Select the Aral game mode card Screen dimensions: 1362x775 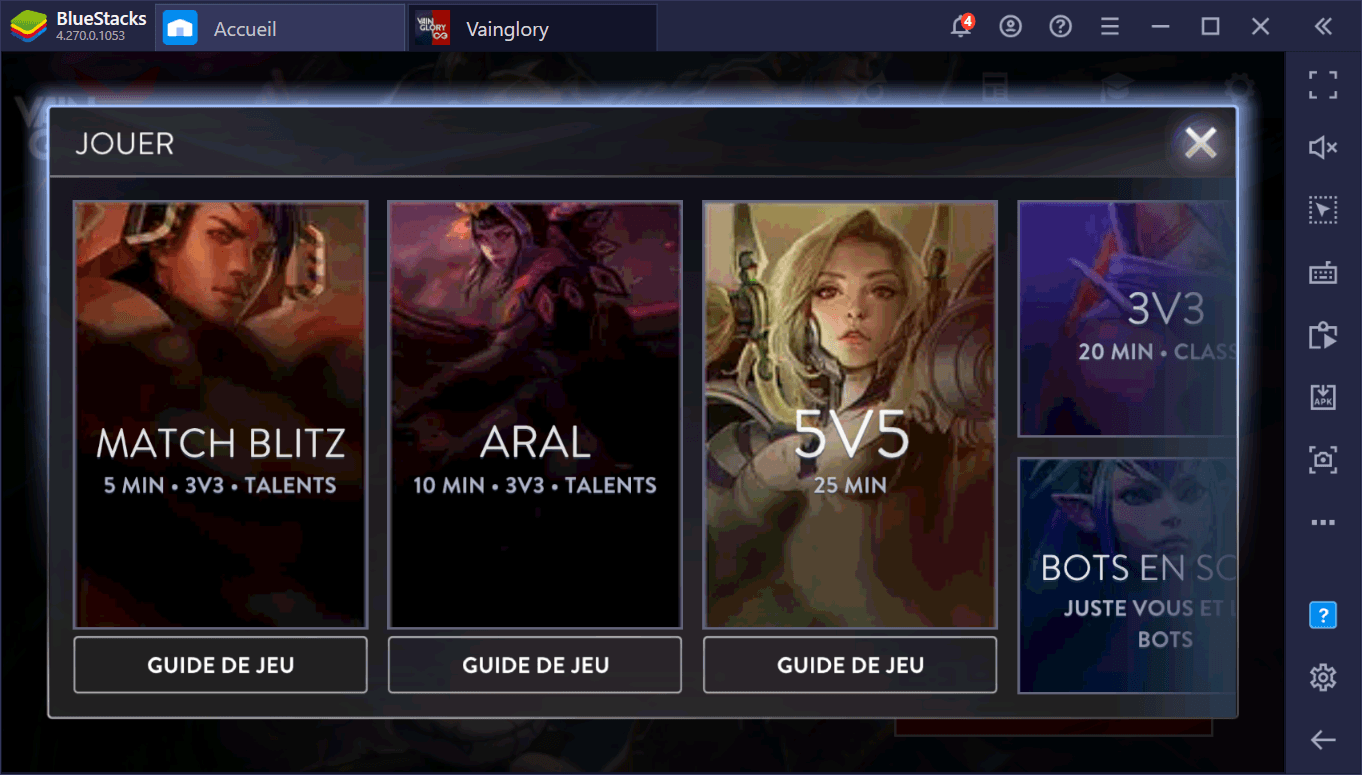click(534, 415)
